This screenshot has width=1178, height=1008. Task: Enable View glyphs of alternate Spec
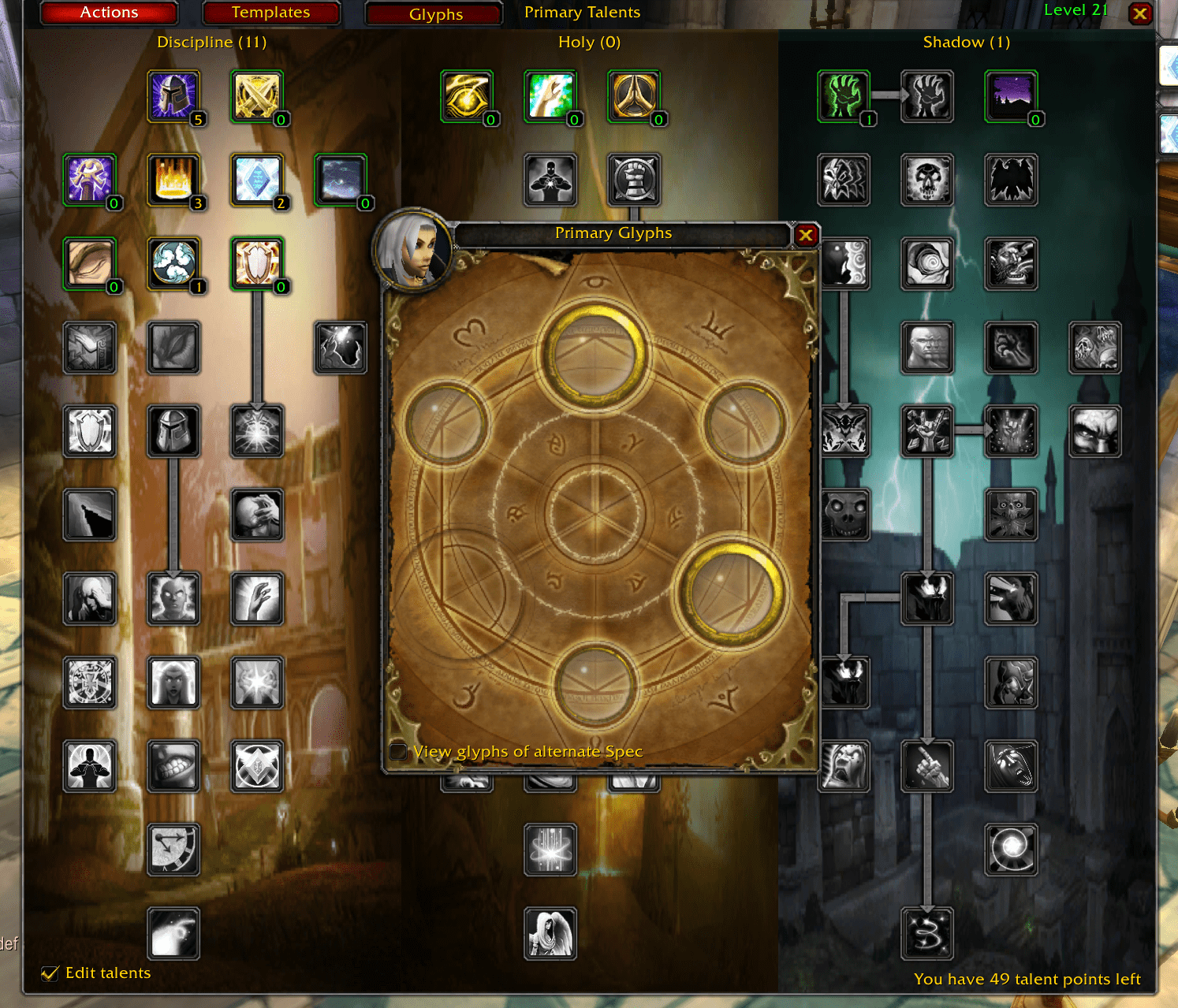[398, 752]
